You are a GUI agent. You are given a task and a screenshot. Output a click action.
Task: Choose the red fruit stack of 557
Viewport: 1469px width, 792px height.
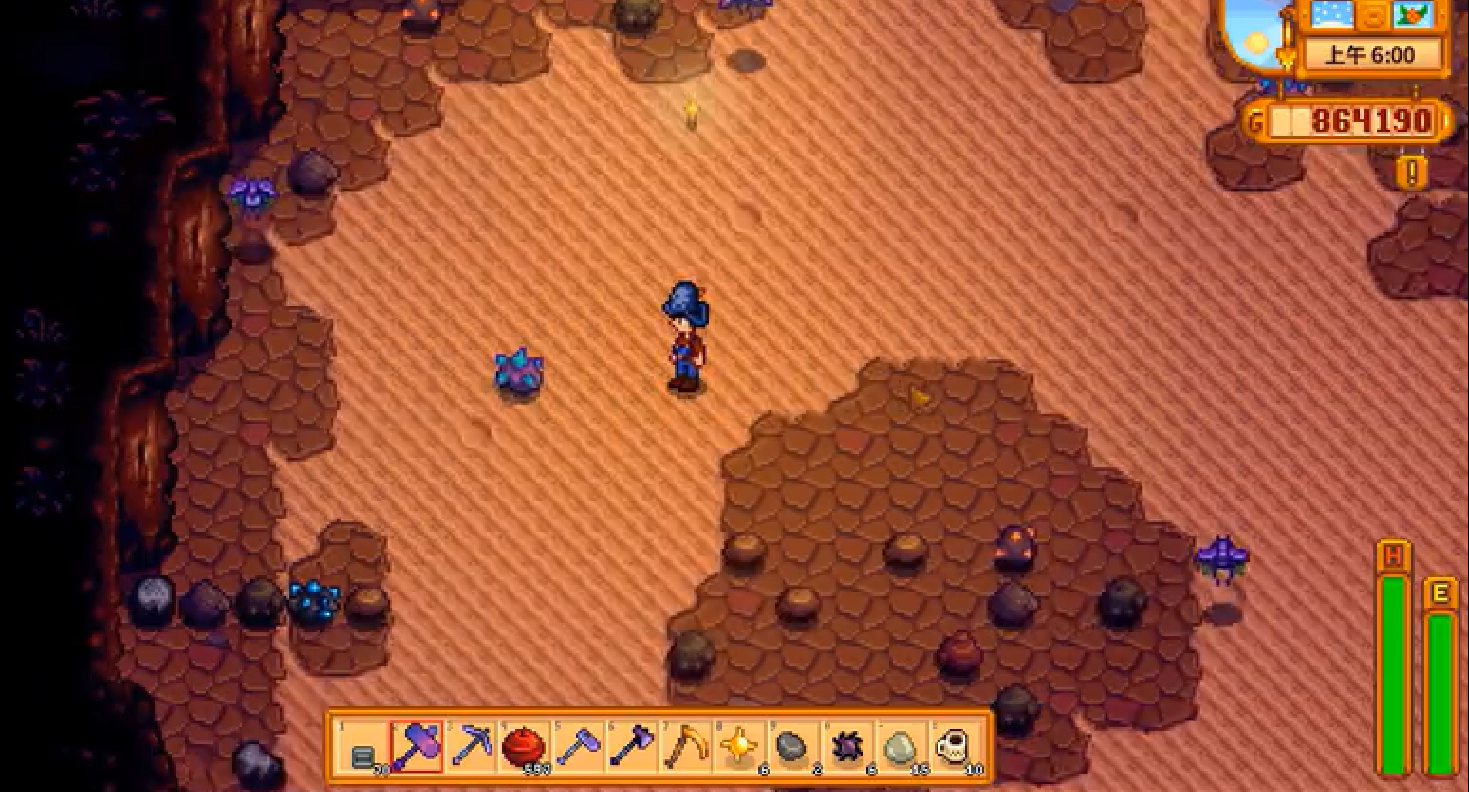click(525, 746)
